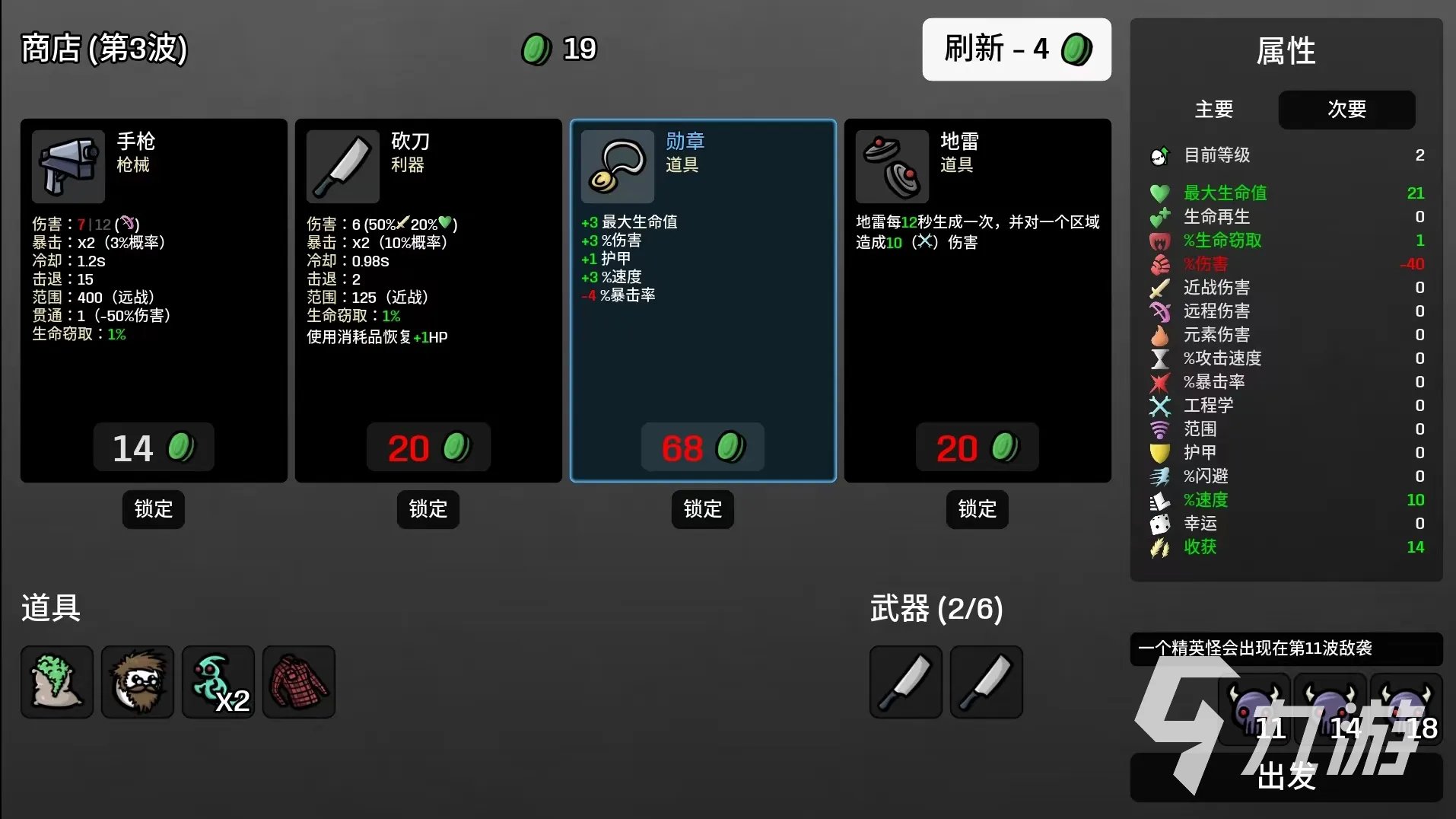Toggle 锁定 lock under the pistol
This screenshot has height=819, width=1456.
pyautogui.click(x=153, y=509)
